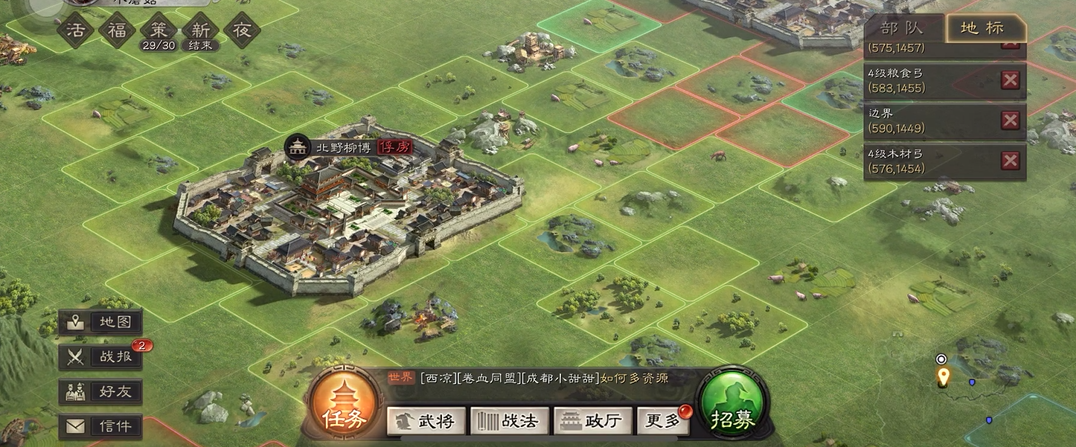
Task: Switch to the 部队 troops tab
Action: pos(903,28)
